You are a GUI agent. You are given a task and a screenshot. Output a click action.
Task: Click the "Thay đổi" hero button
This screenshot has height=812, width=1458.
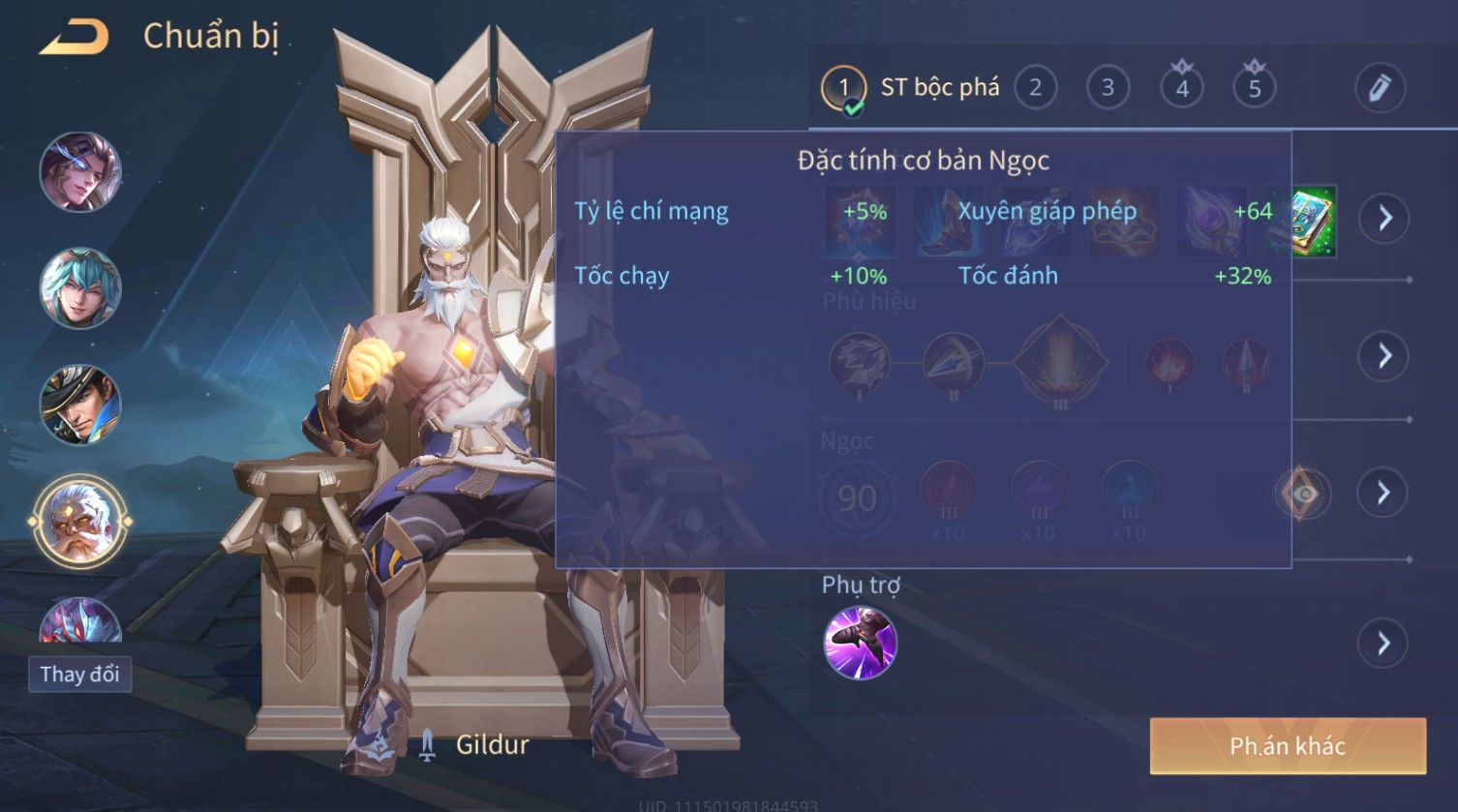(x=79, y=674)
